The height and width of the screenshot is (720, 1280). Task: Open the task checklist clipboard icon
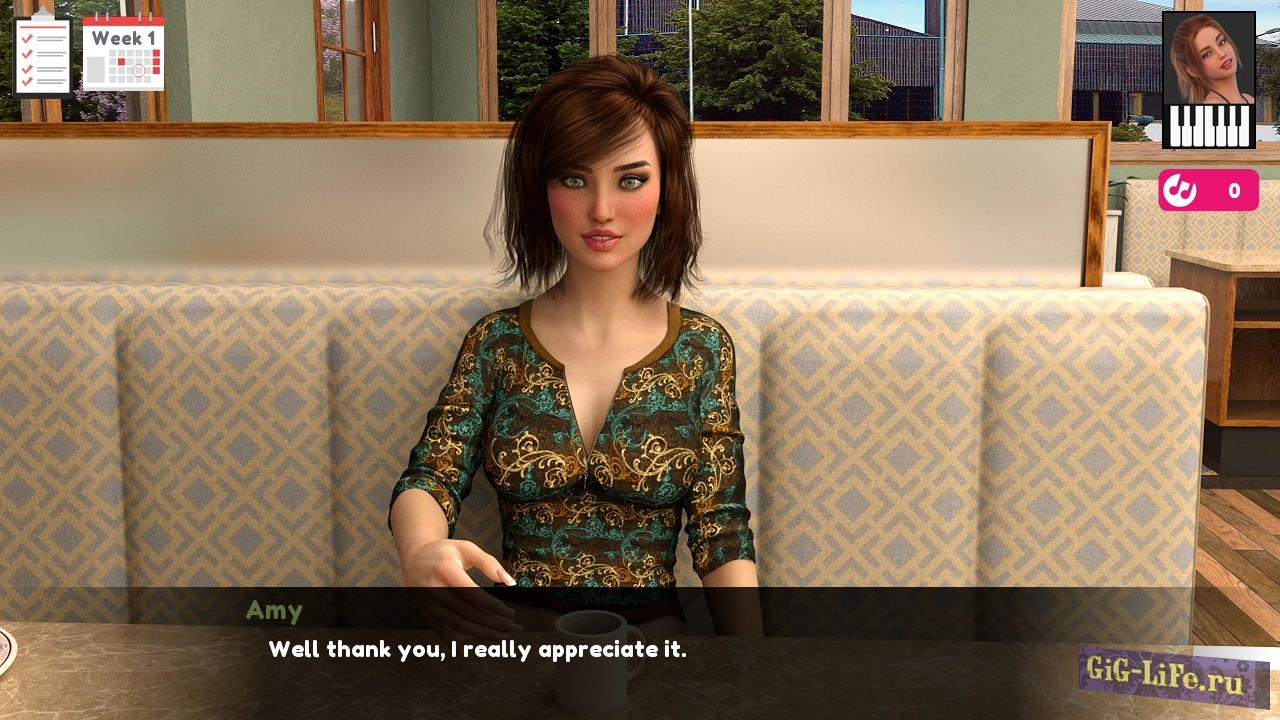click(42, 53)
